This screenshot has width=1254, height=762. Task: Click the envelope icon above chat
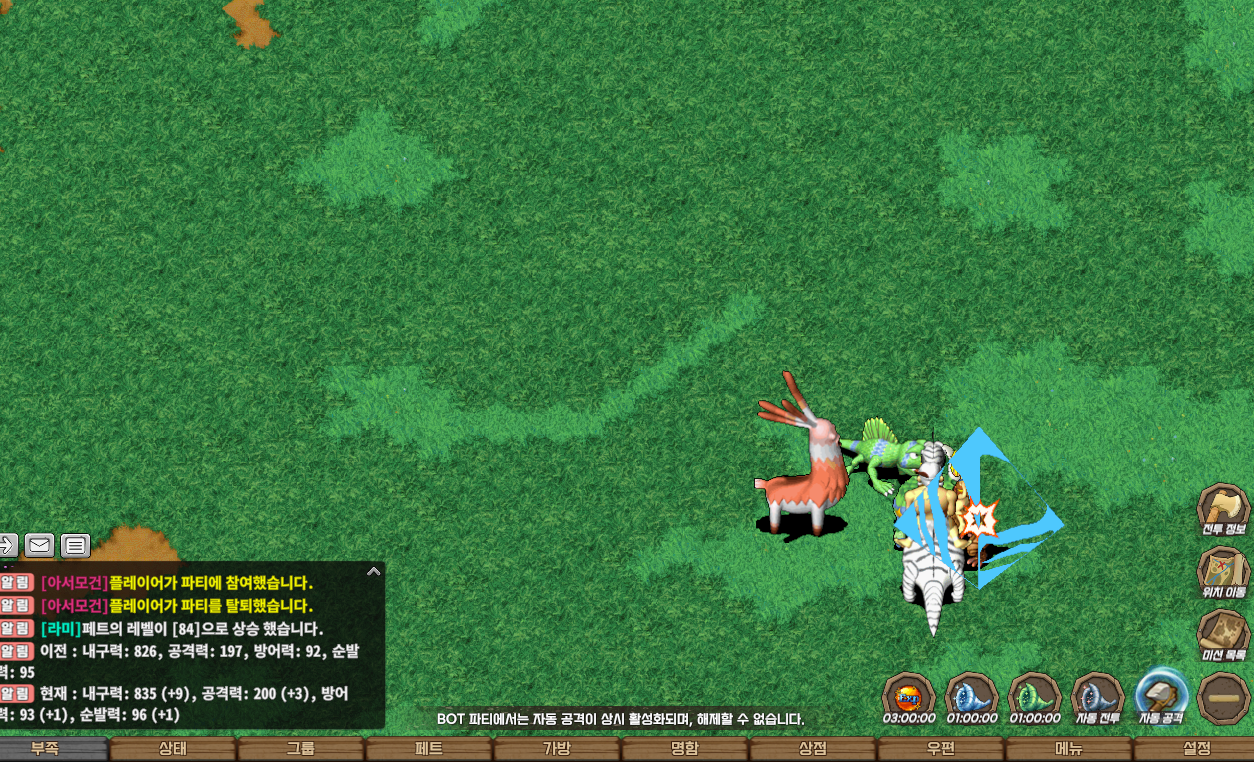(x=39, y=545)
